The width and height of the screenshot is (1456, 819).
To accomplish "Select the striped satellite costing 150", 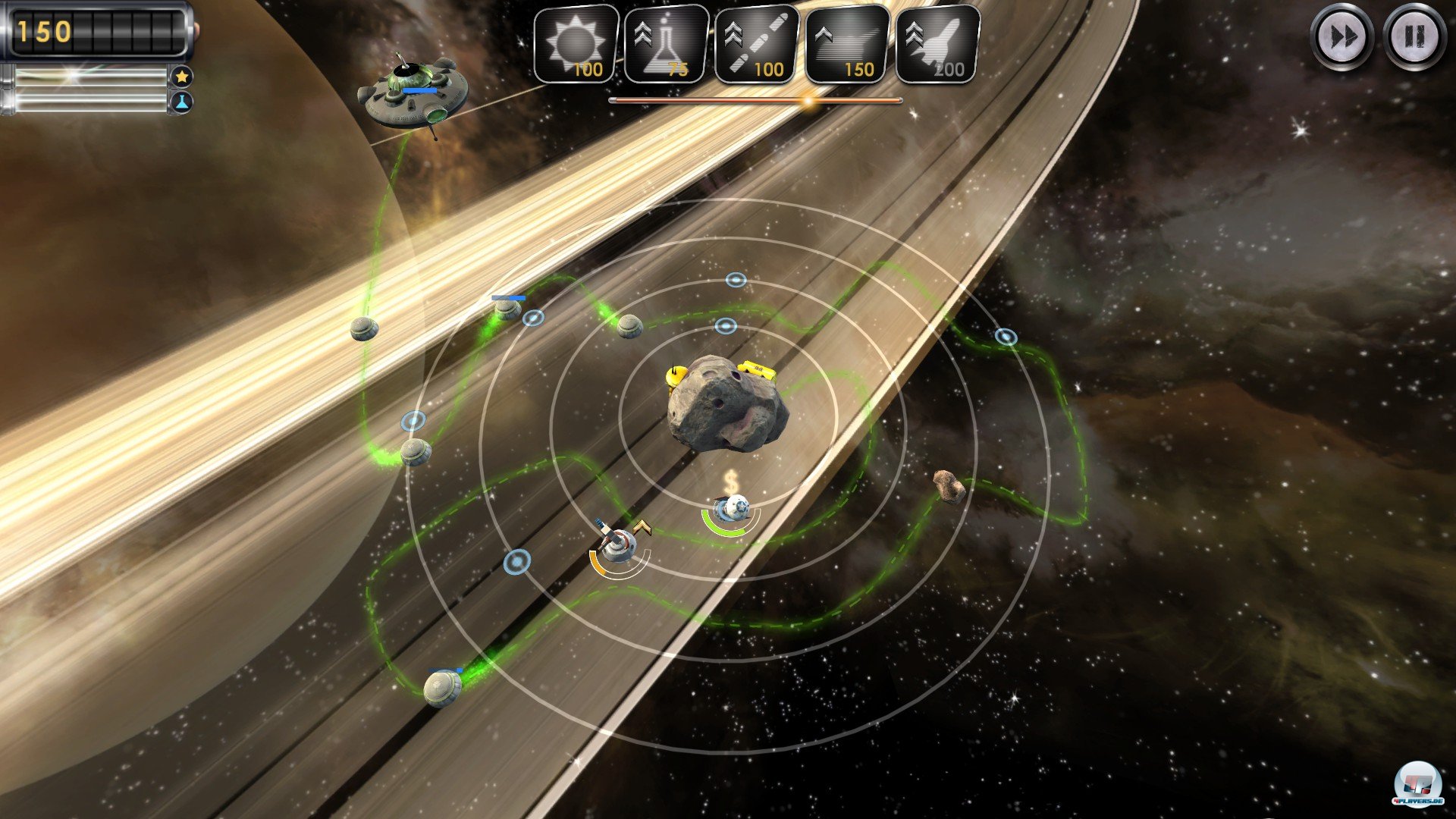I will [847, 45].
